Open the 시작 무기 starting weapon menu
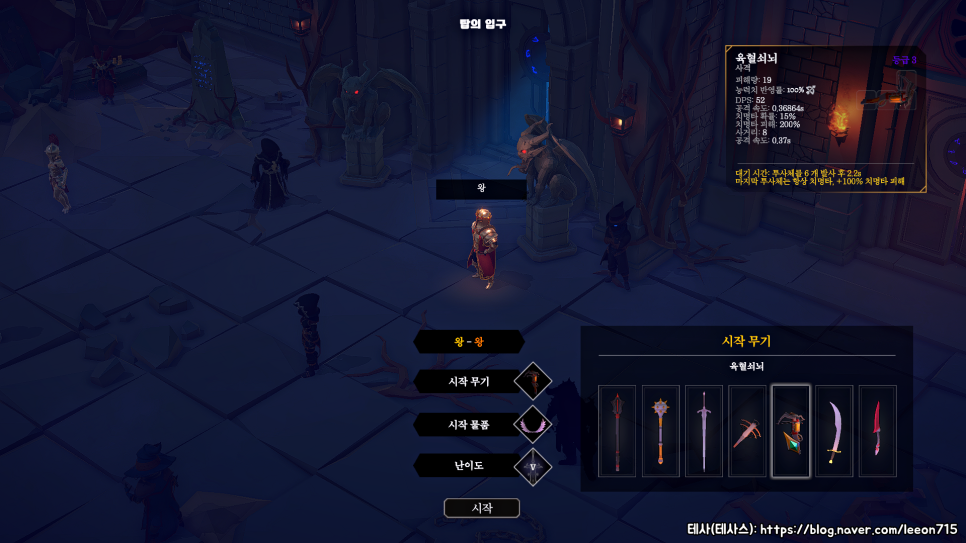 469,381
